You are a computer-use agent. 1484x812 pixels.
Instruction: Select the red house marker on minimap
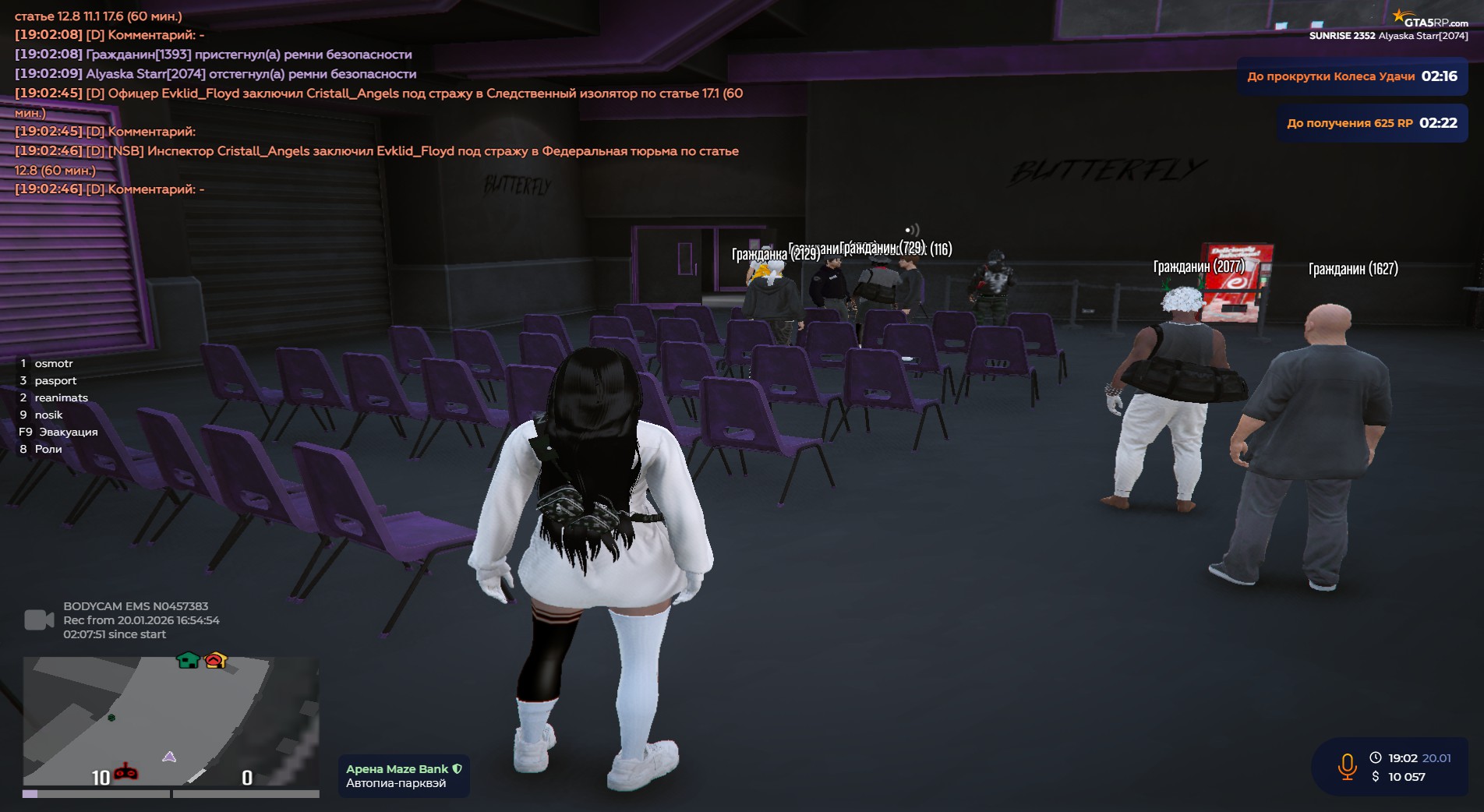point(215,660)
